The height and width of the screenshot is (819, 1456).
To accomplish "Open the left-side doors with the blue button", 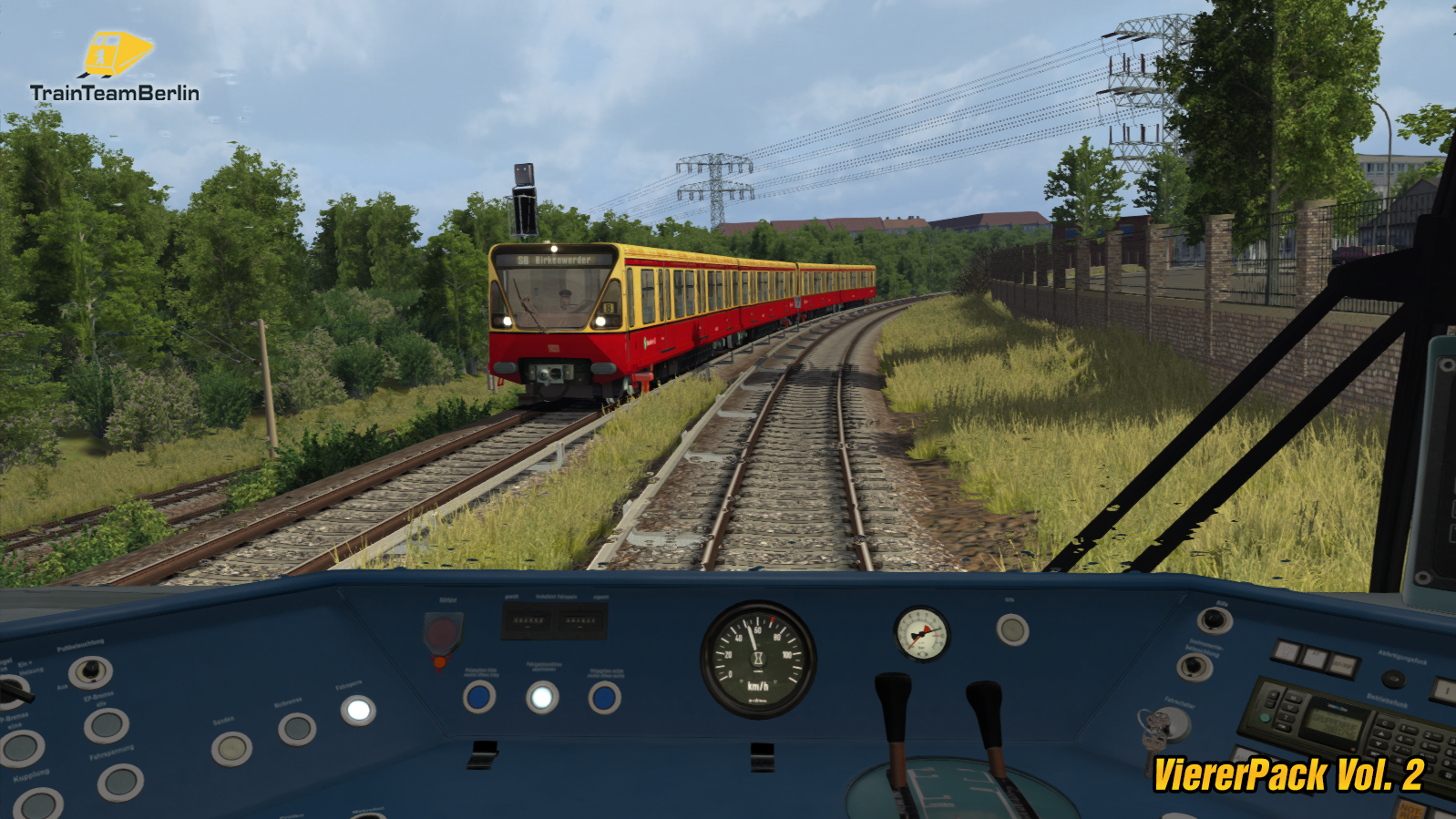I will (x=479, y=698).
